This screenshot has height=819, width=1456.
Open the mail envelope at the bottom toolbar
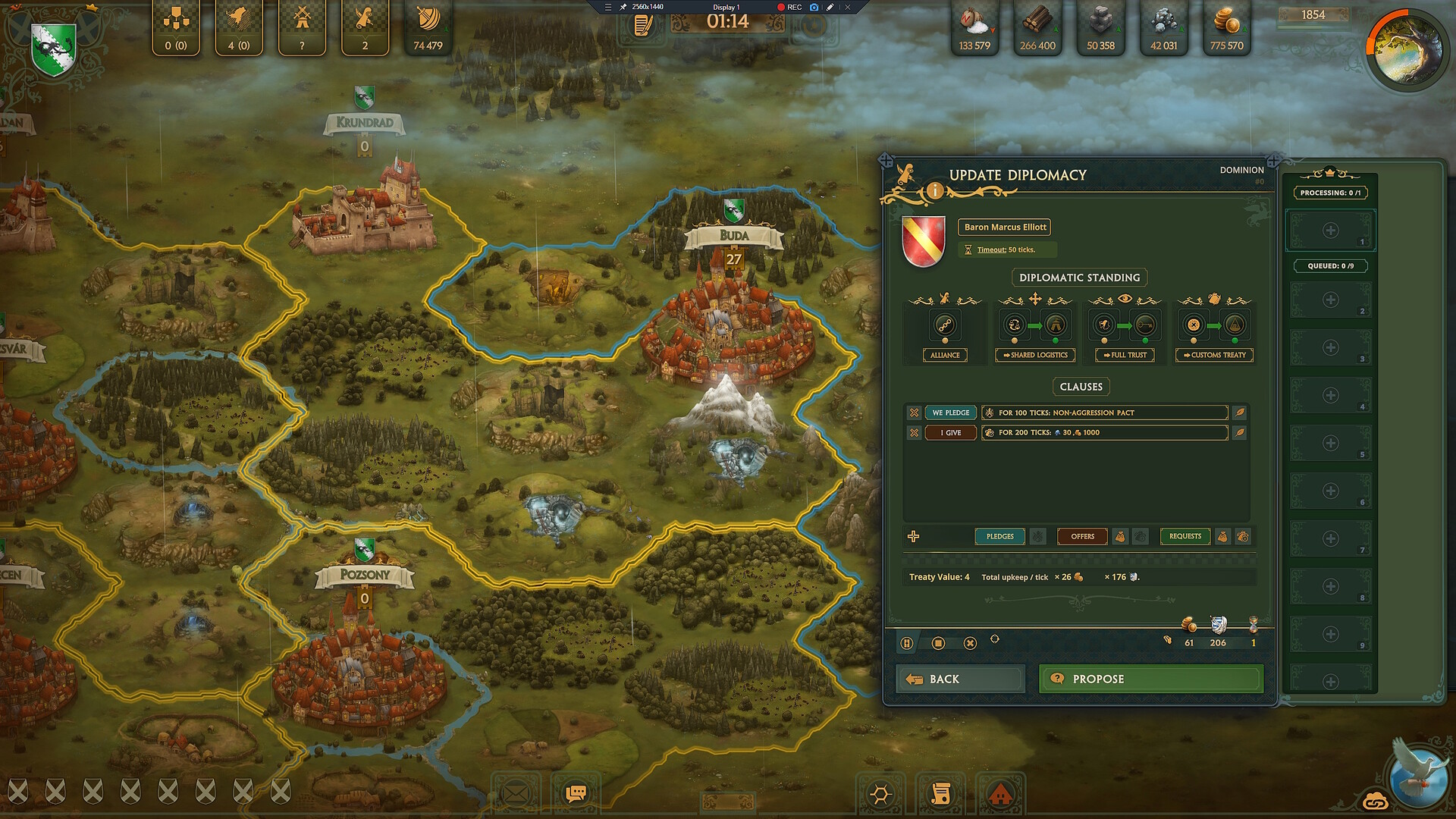516,792
